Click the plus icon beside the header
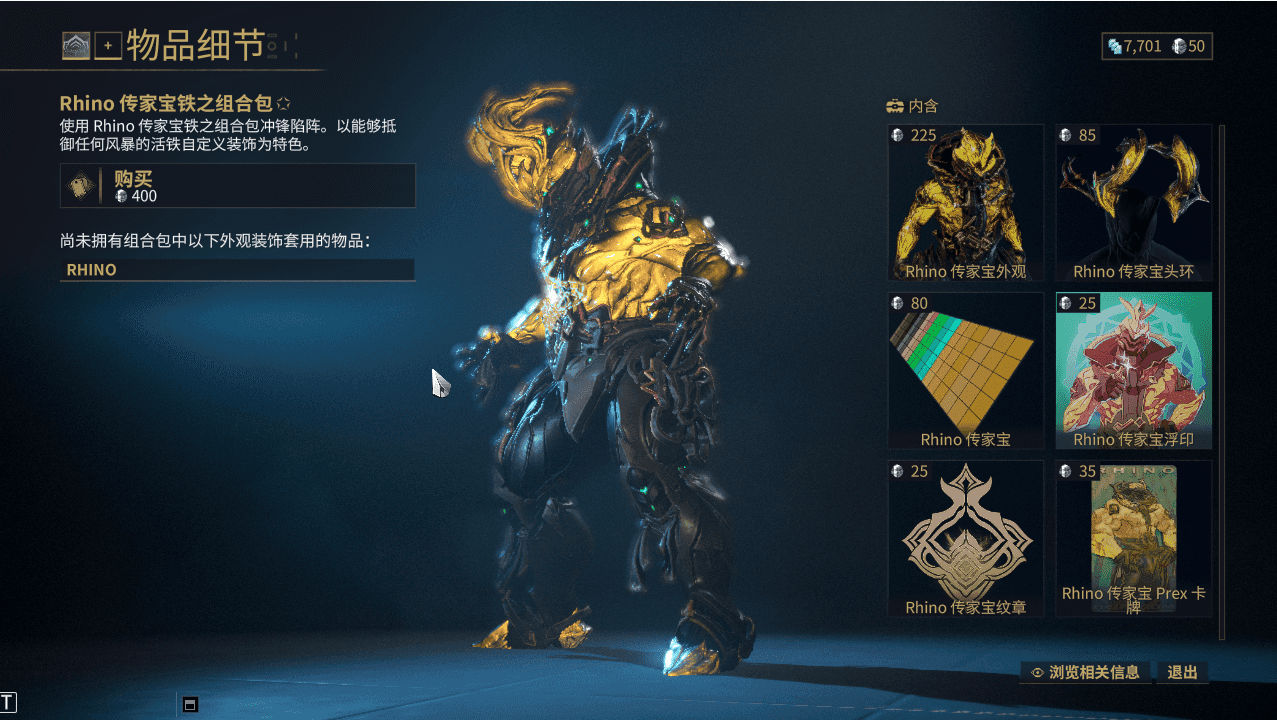Viewport: 1277px width, 720px height. tap(108, 46)
